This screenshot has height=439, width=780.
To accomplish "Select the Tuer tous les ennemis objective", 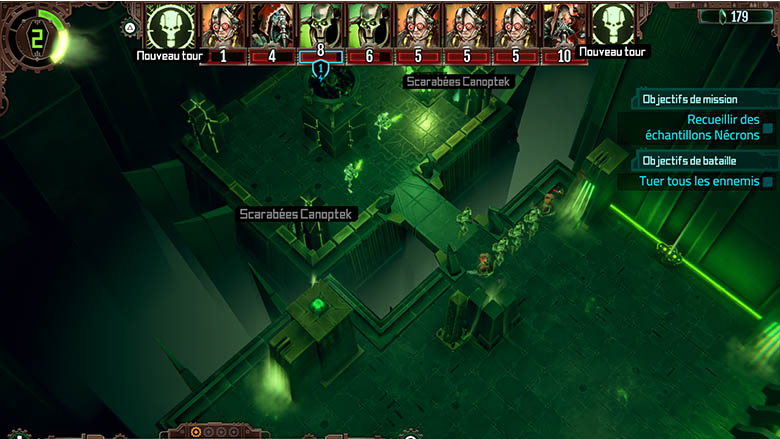I will 704,181.
